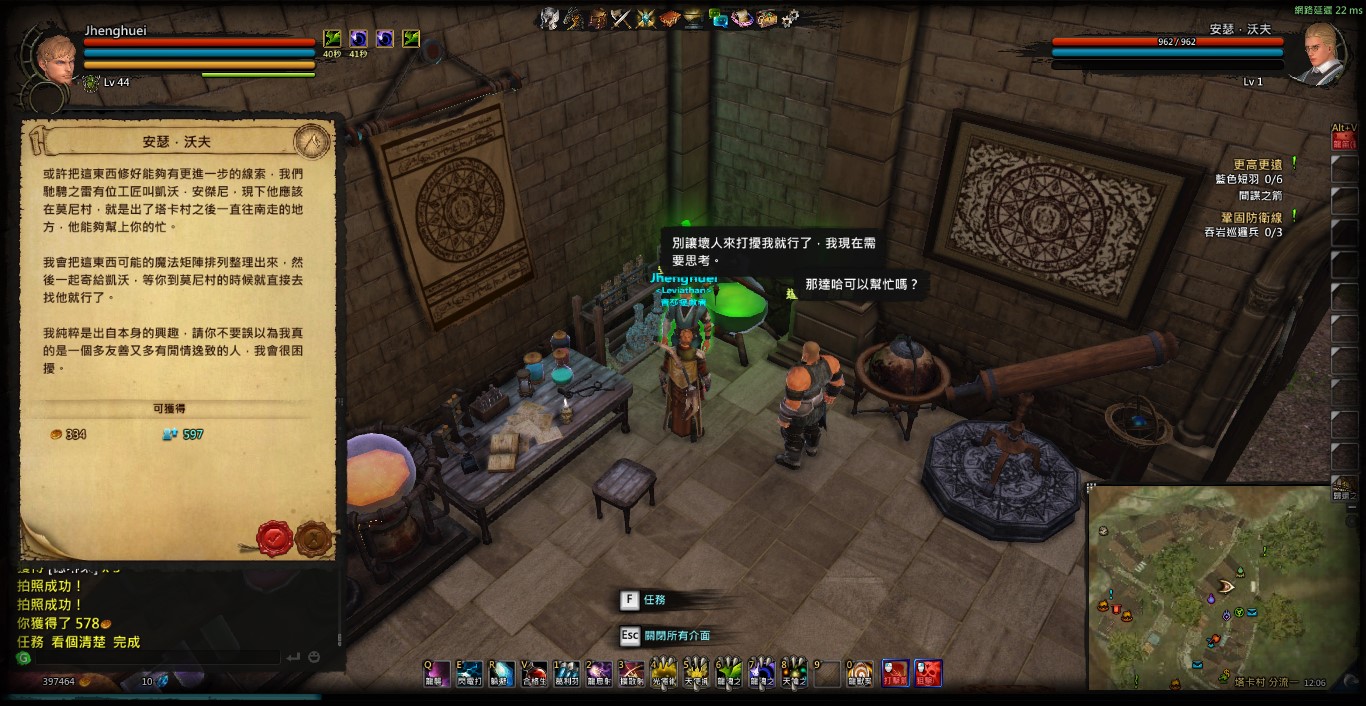Open the gear-shaped settings menu

[790, 18]
